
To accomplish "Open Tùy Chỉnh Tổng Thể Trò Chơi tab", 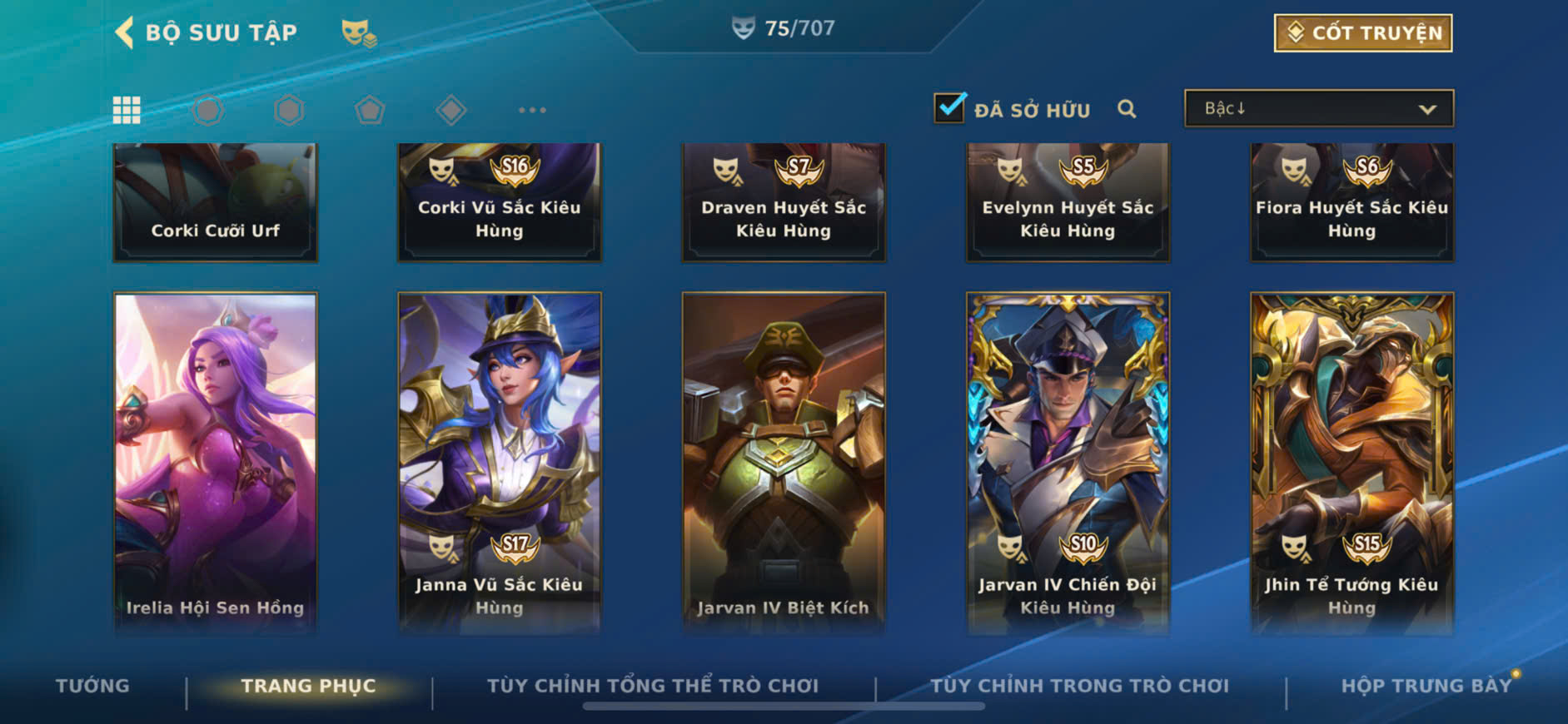I will (653, 686).
